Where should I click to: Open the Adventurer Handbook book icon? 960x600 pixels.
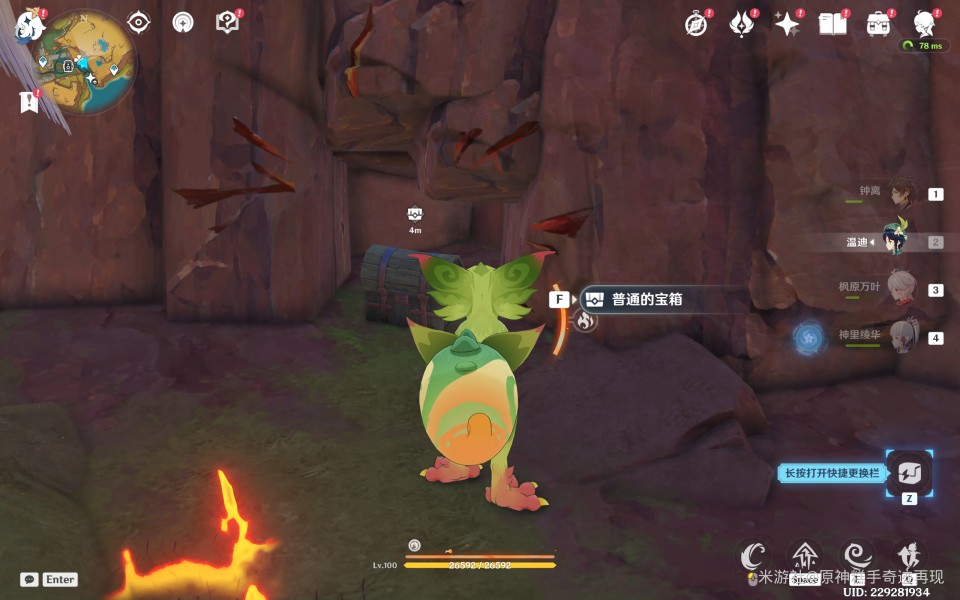[832, 24]
